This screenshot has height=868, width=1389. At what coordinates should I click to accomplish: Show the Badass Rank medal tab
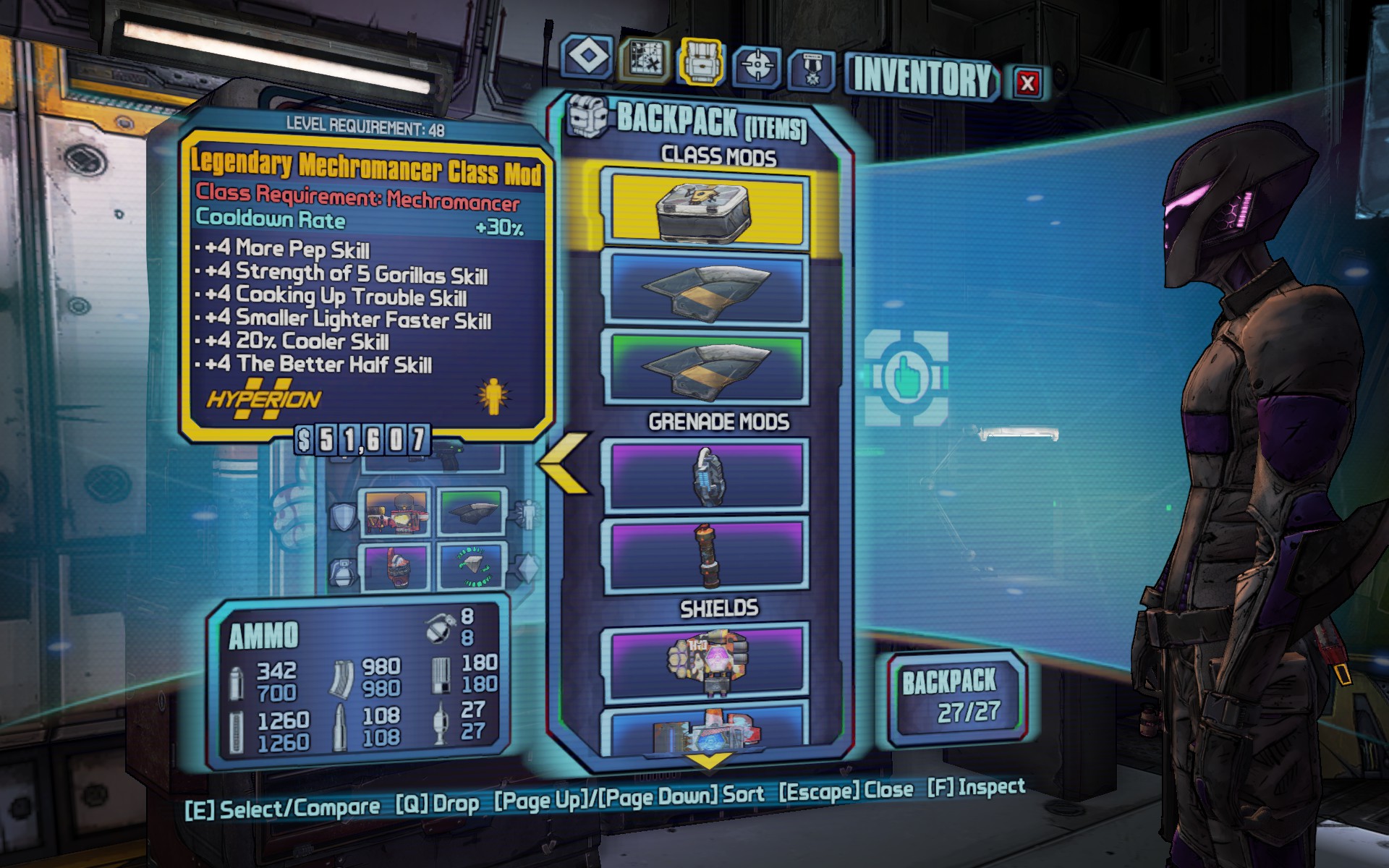click(x=812, y=71)
